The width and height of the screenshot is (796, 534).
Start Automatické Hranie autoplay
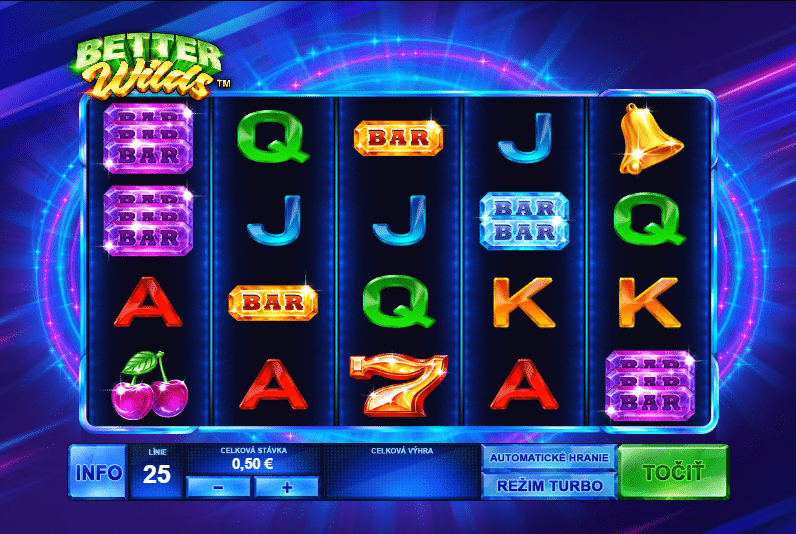[548, 458]
